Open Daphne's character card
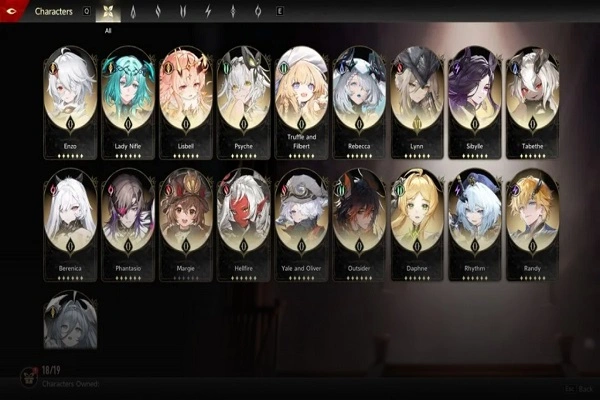The height and width of the screenshot is (400, 600). coord(417,222)
